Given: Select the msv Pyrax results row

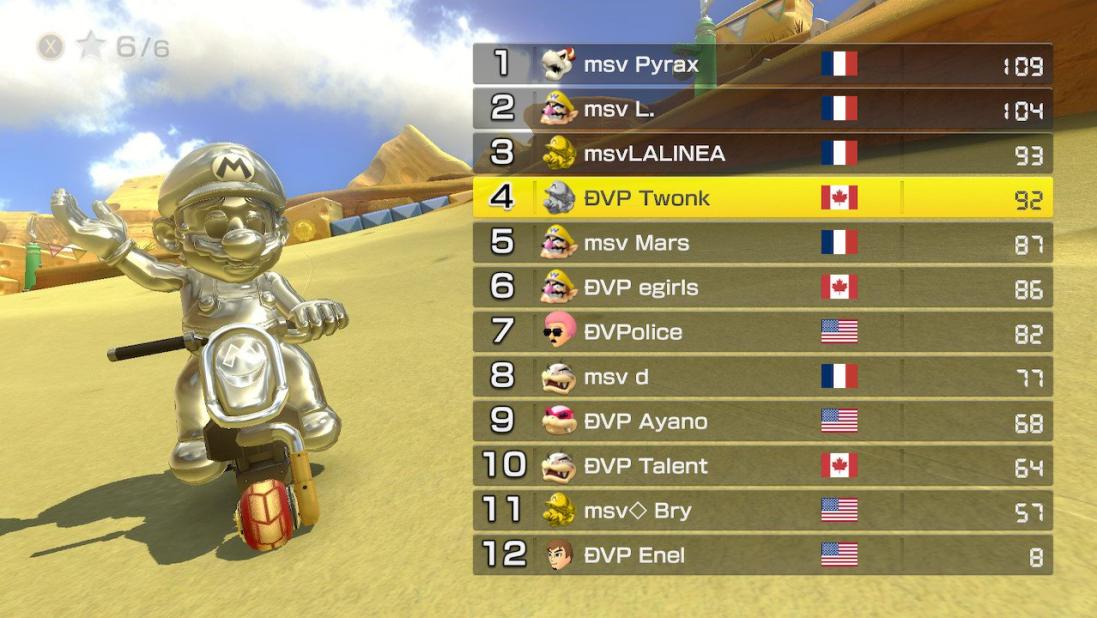Looking at the screenshot, I should 762,65.
